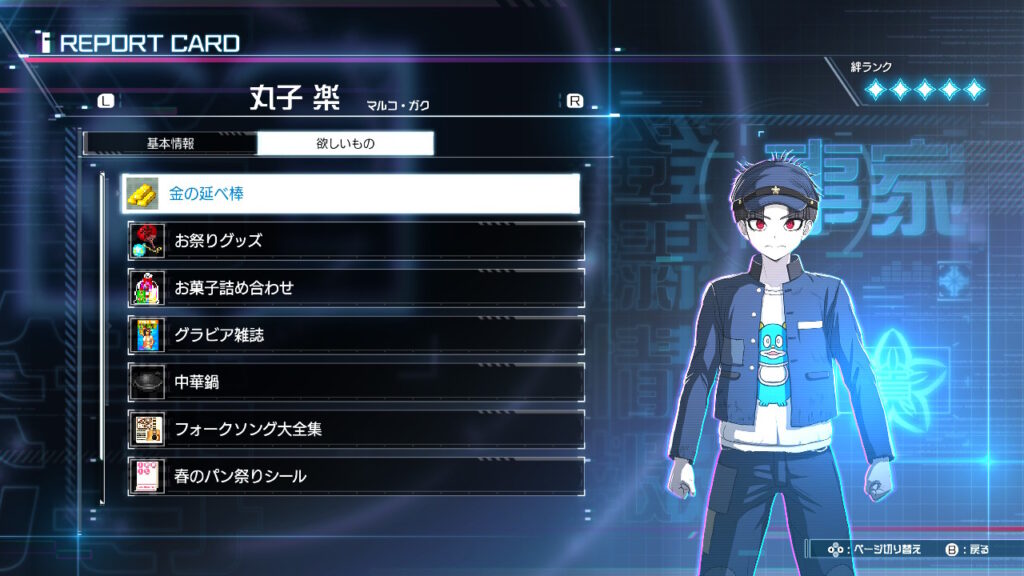
Task: Choose フォークソング大全集 in the list
Action: (355, 429)
